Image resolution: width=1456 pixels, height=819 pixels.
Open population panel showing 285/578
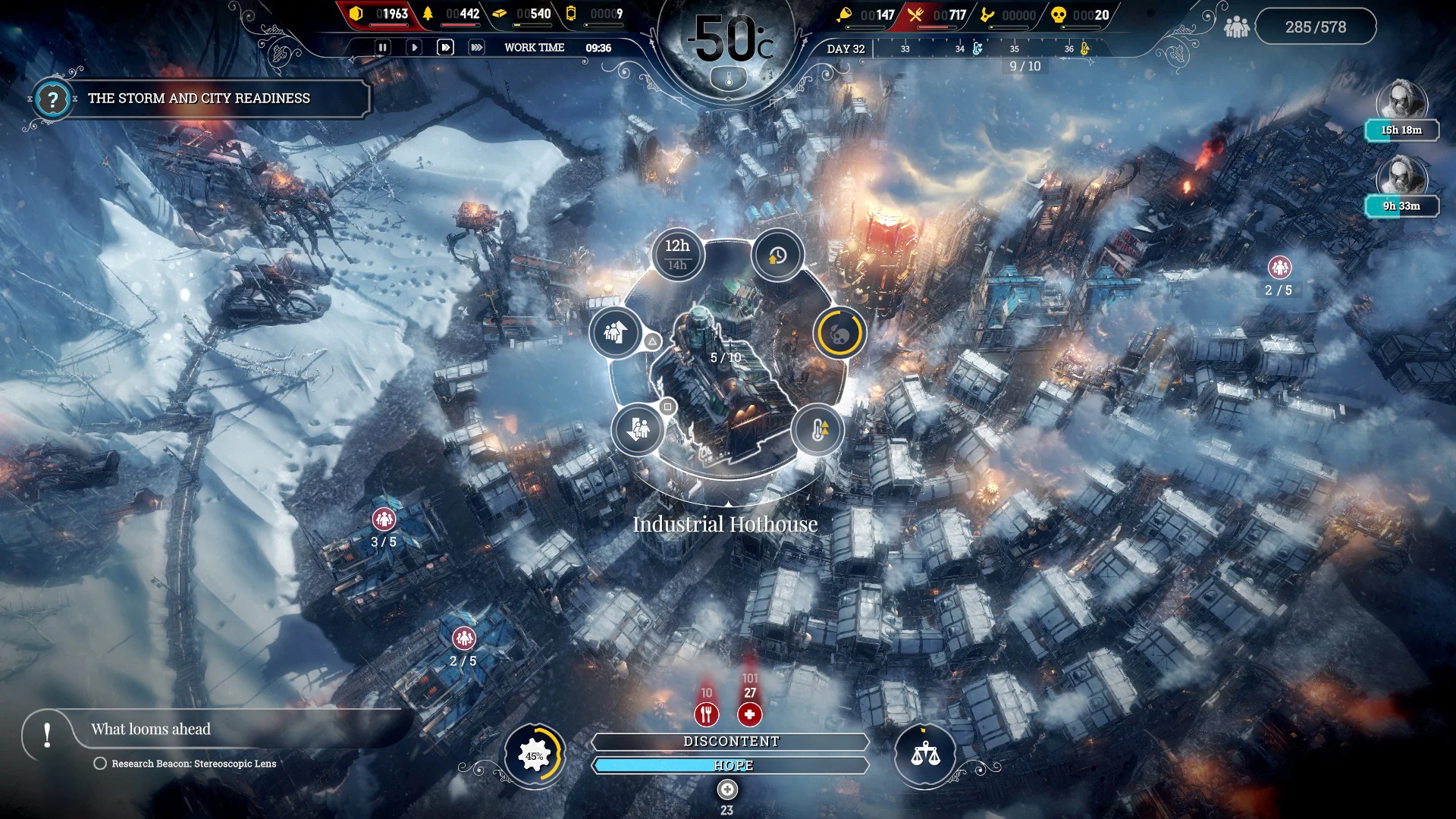(x=1316, y=26)
